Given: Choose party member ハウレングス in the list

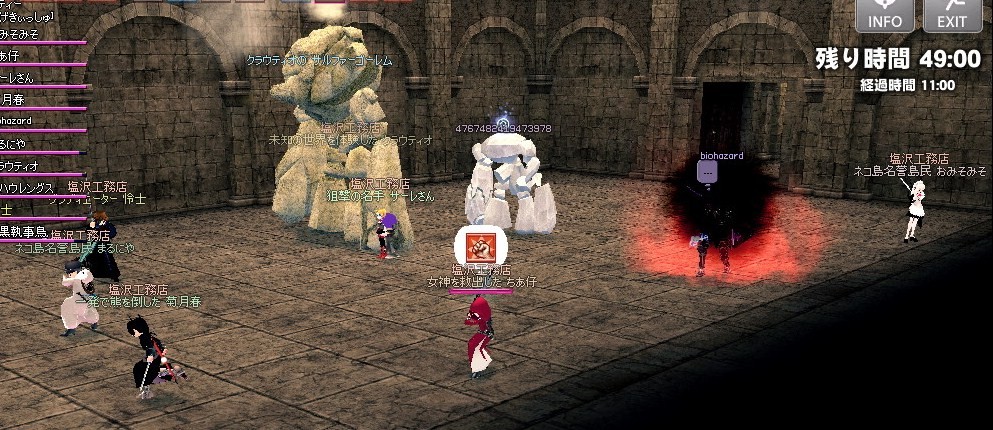Looking at the screenshot, I should pos(30,188).
